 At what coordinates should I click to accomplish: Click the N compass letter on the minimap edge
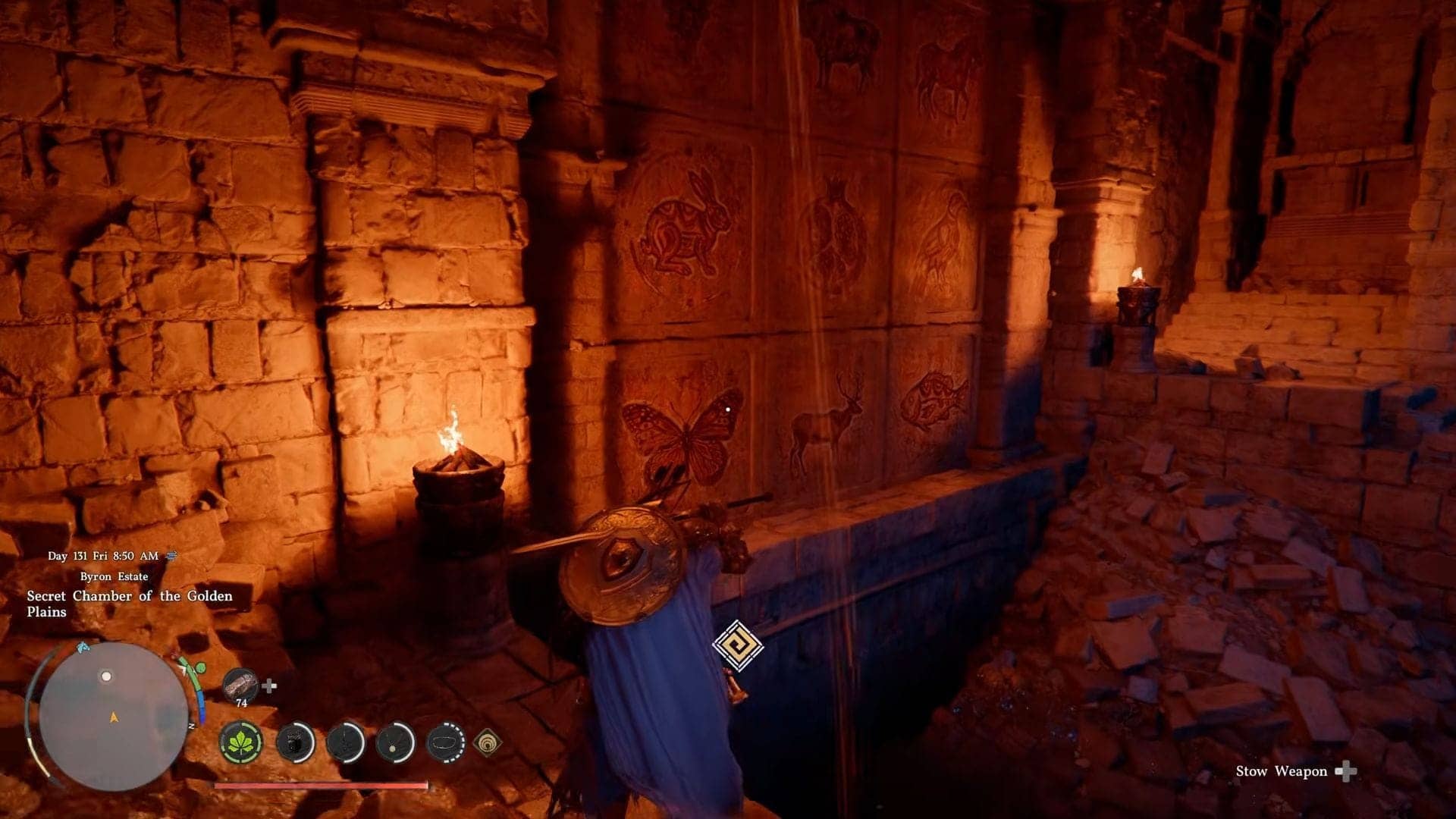192,725
